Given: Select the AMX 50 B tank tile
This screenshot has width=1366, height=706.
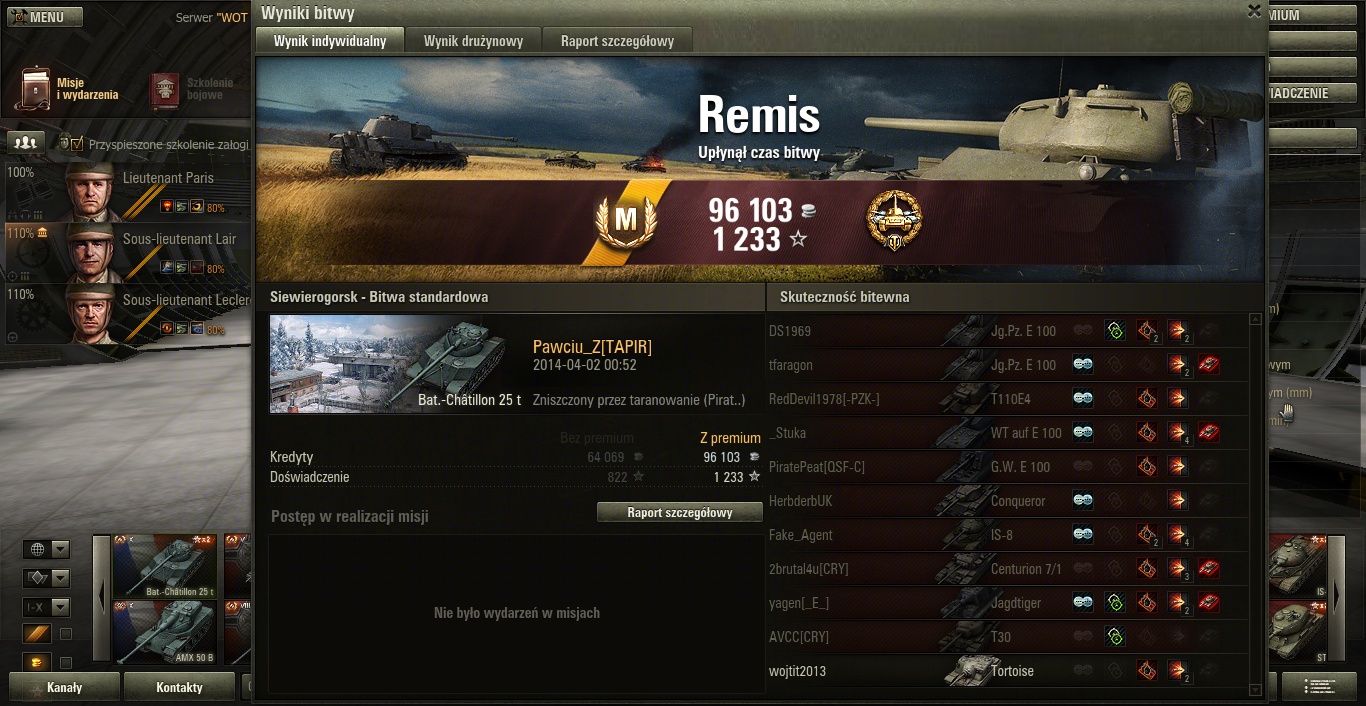Looking at the screenshot, I should (165, 632).
